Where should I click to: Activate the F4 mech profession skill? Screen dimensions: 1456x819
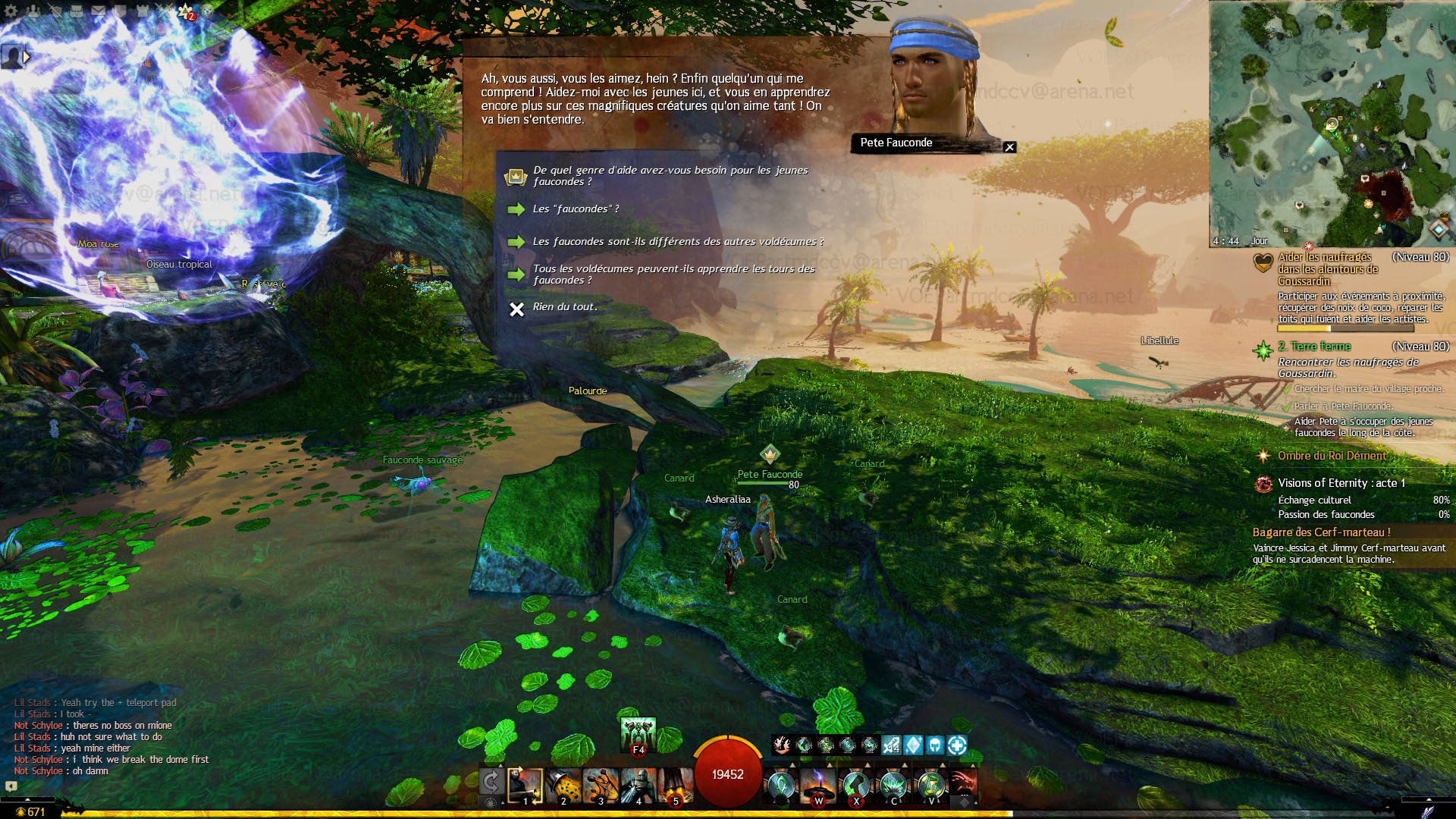[638, 735]
